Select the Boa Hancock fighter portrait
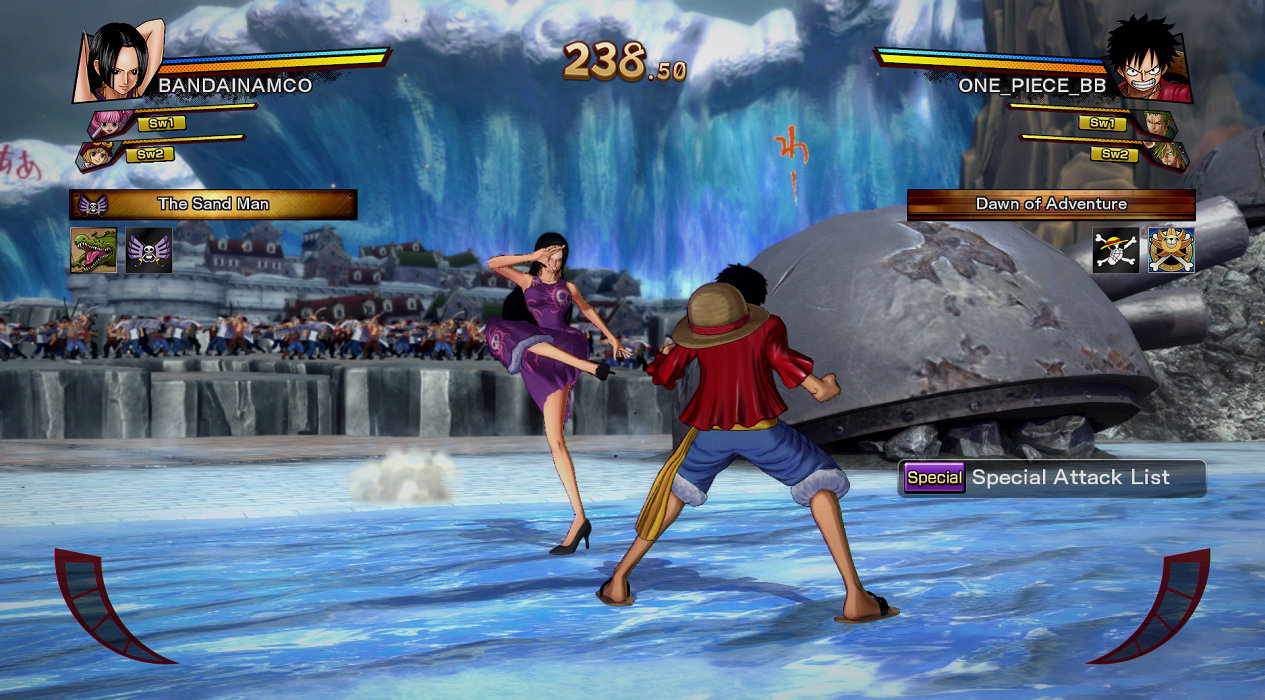The image size is (1265, 700). 116,60
